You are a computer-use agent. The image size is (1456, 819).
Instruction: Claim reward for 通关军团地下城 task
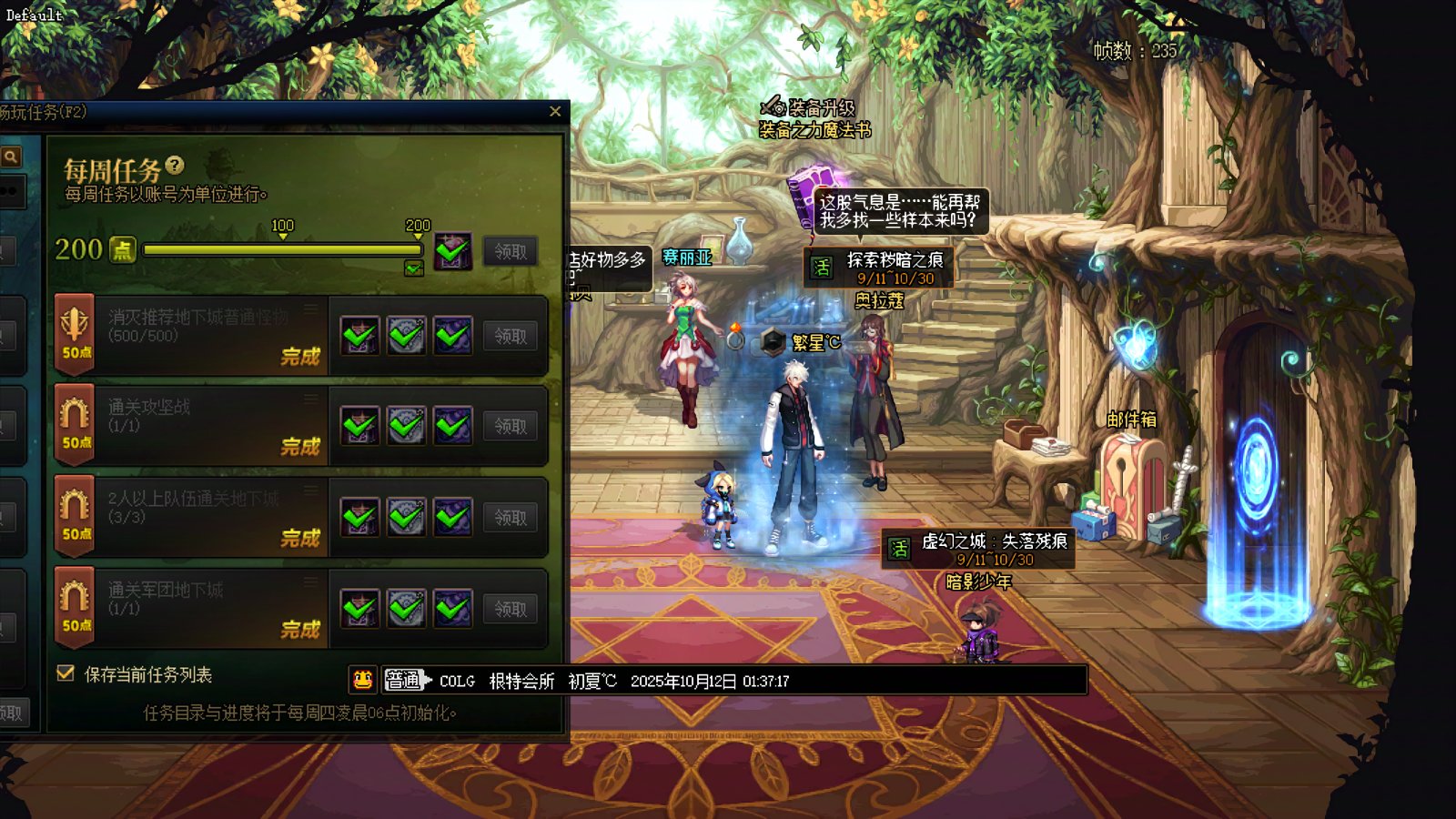510,609
